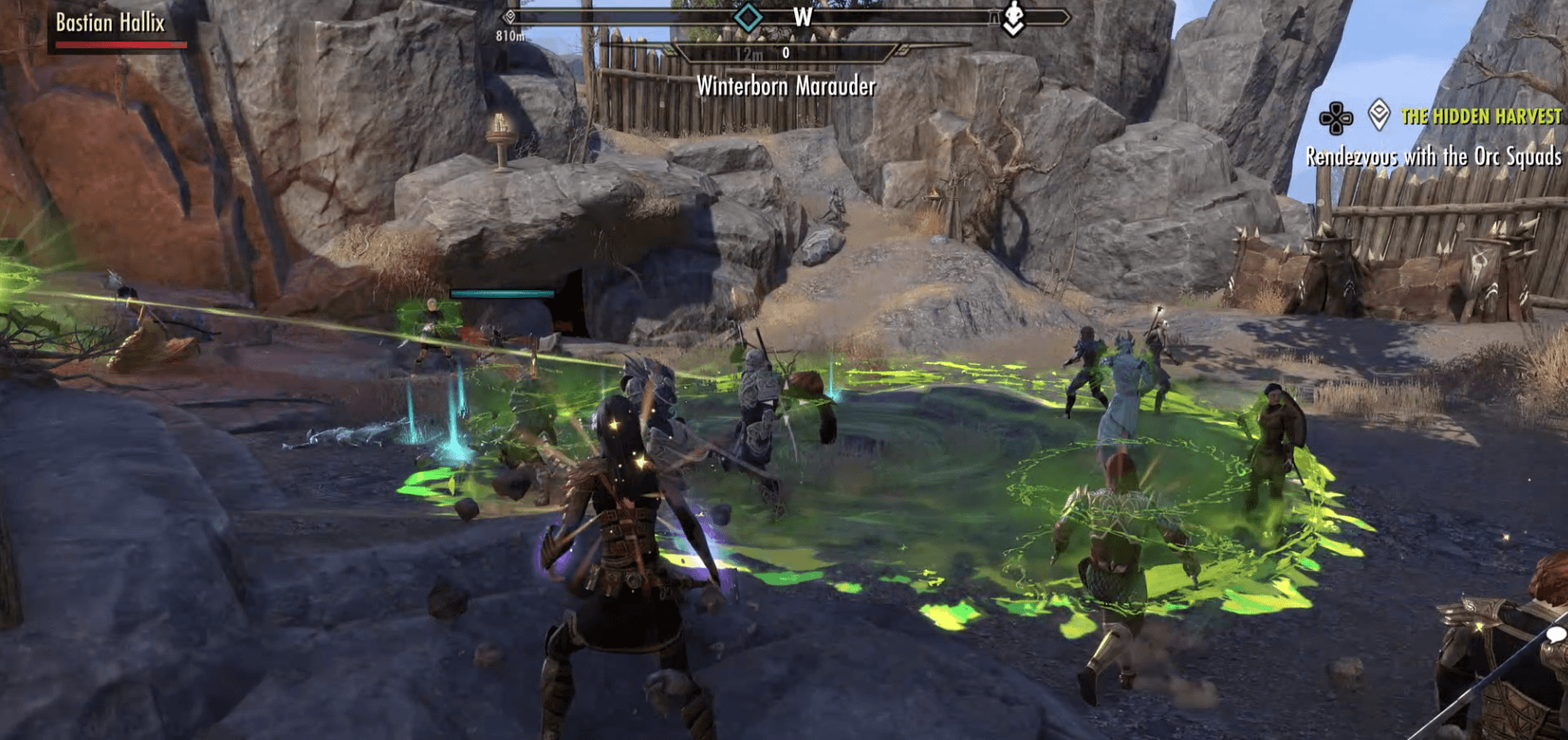Select The Hidden Harvest quest title

[x=1480, y=116]
